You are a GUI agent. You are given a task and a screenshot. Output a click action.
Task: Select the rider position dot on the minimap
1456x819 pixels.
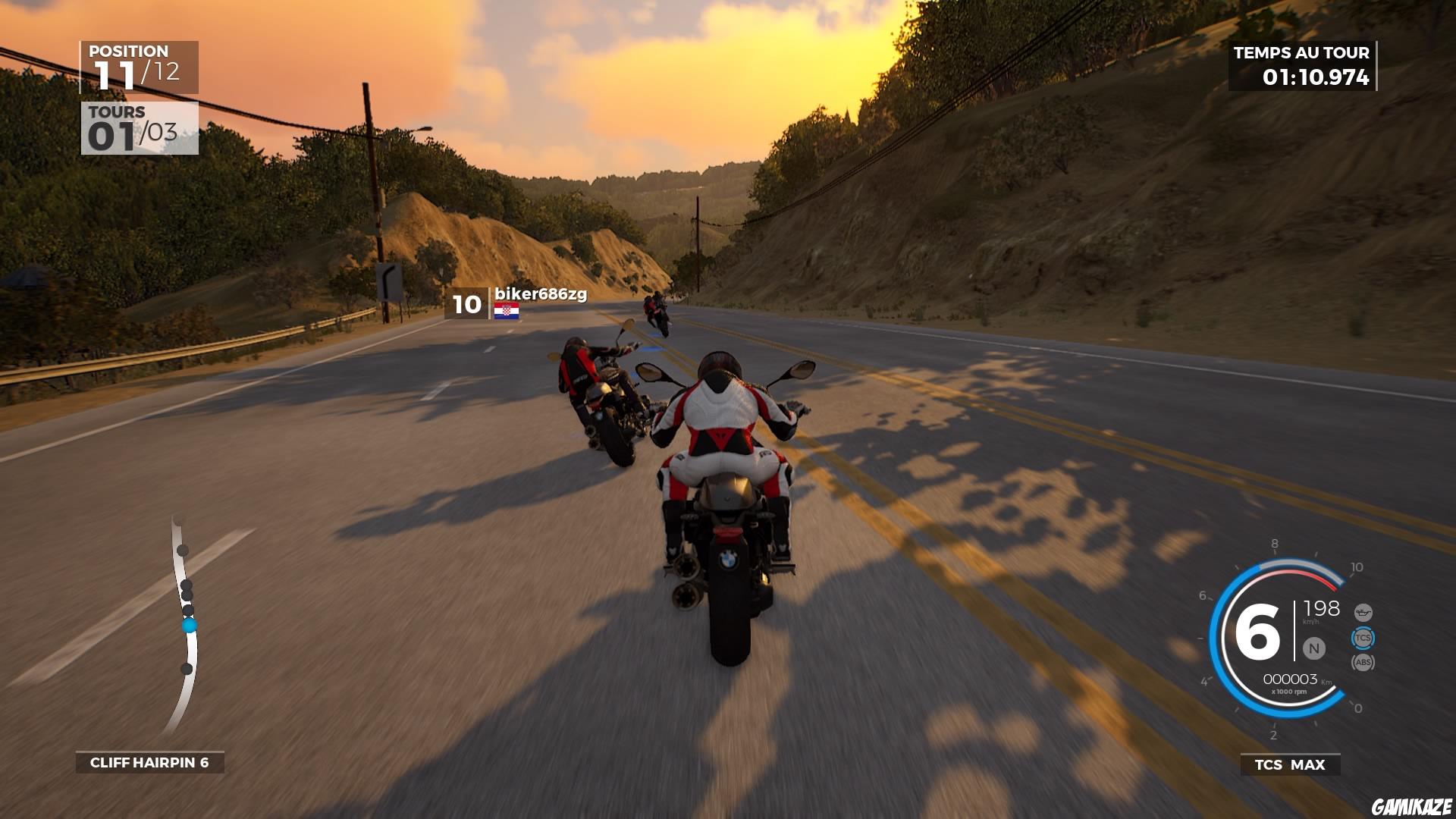point(188,626)
